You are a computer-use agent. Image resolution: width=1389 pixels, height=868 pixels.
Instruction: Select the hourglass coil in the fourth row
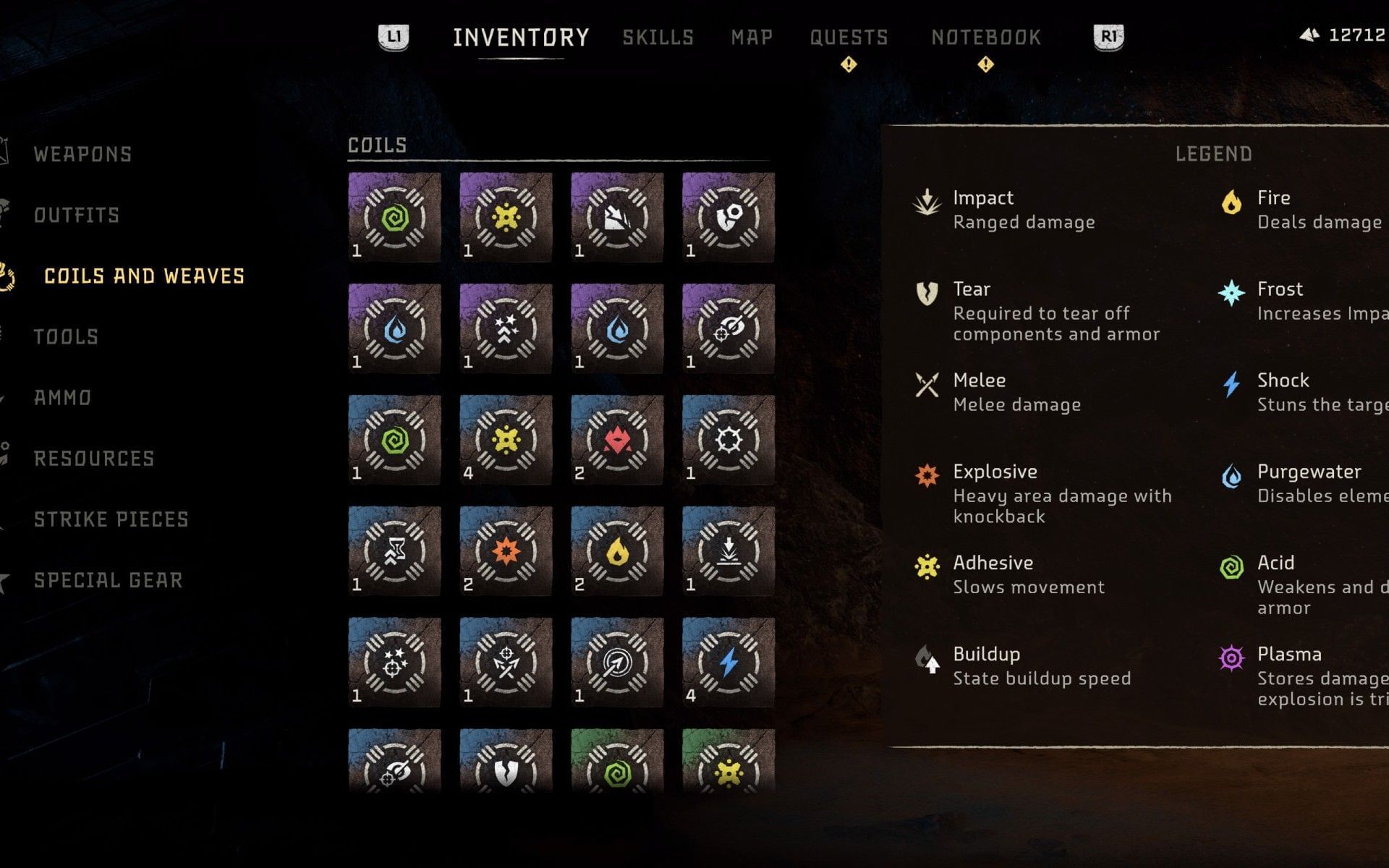click(393, 550)
